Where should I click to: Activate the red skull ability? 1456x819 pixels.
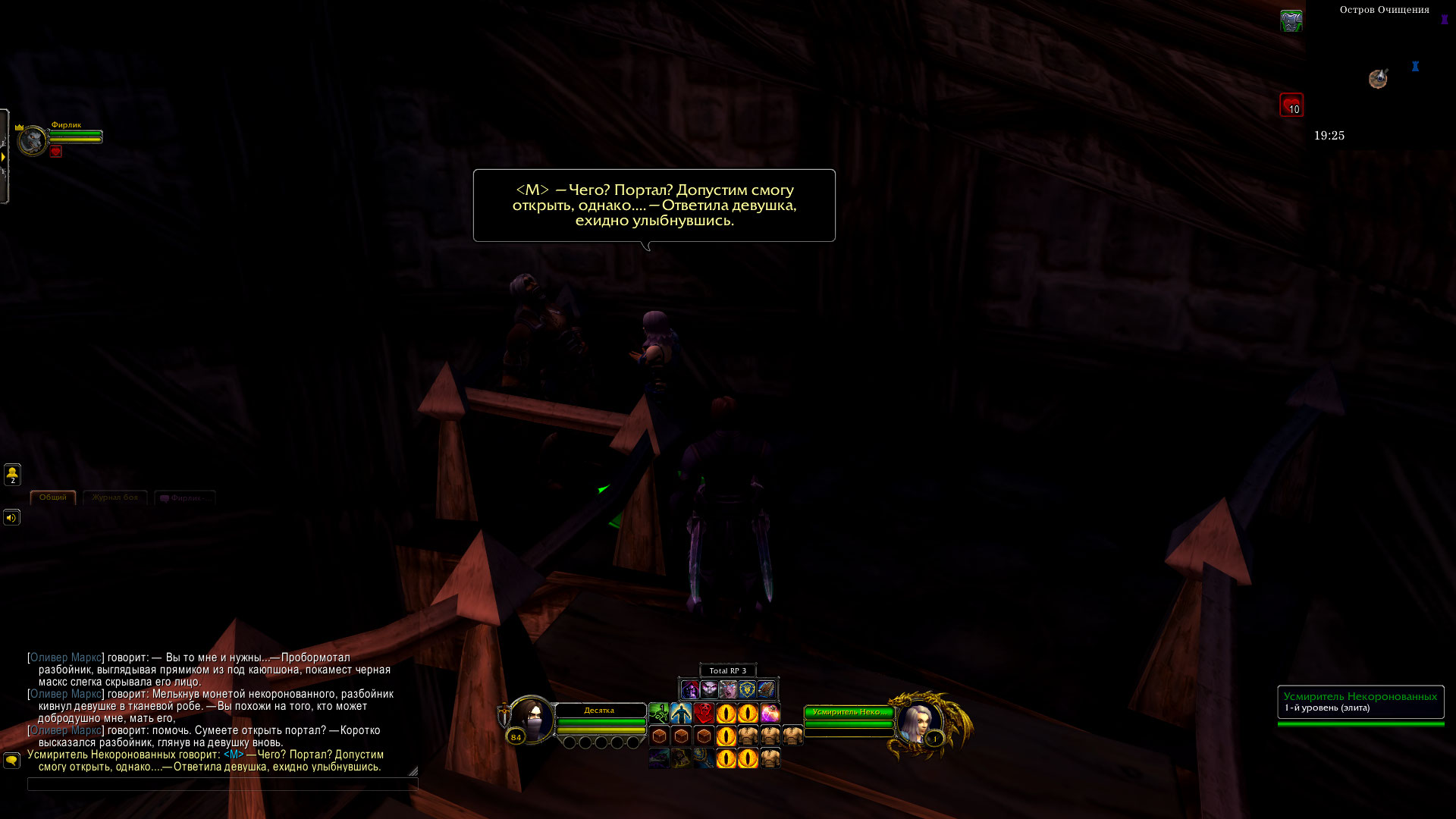coord(704,714)
